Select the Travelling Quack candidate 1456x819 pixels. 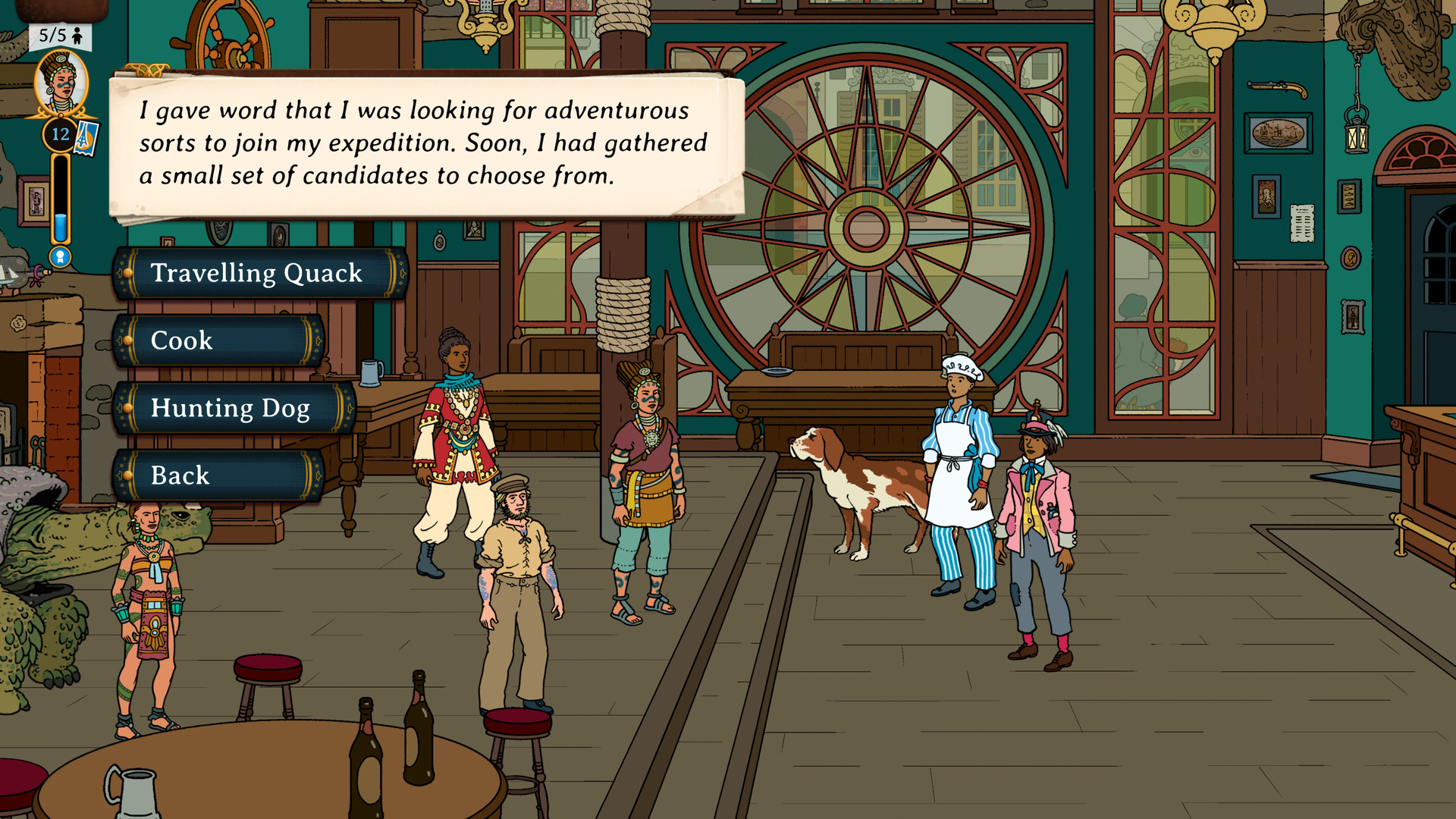[257, 273]
